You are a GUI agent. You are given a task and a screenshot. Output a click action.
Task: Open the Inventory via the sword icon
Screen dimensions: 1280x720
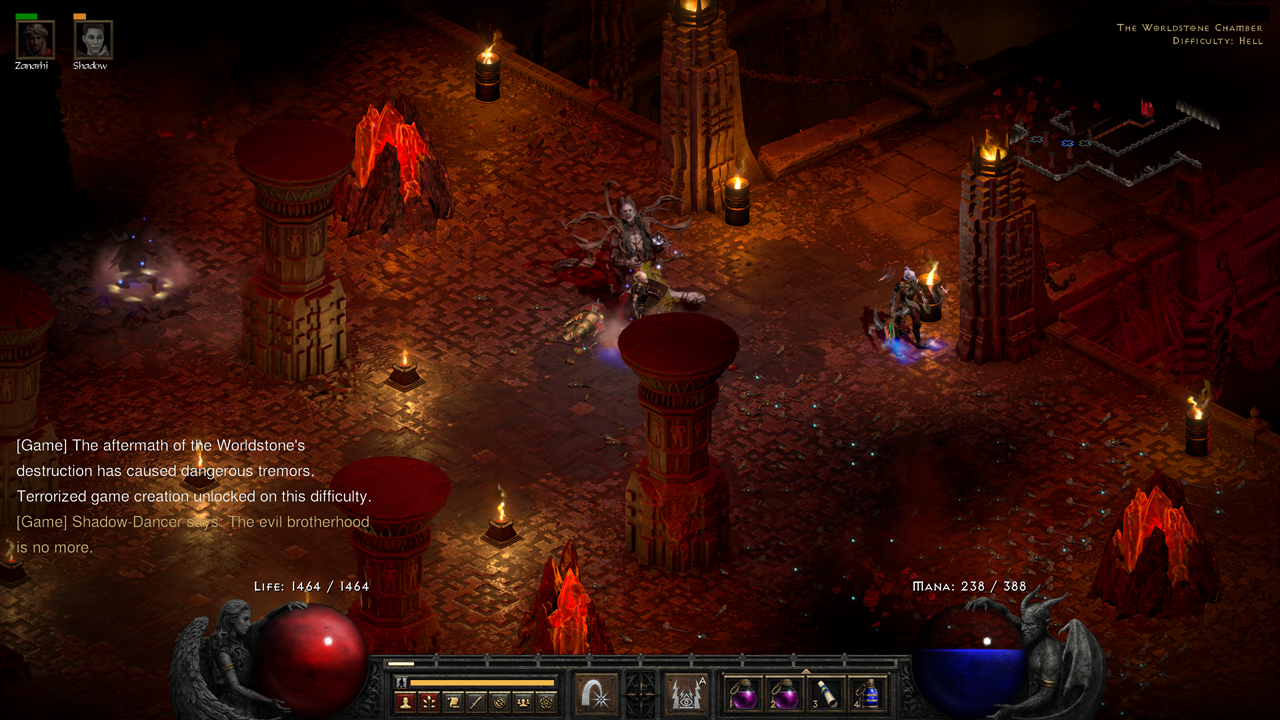click(476, 701)
